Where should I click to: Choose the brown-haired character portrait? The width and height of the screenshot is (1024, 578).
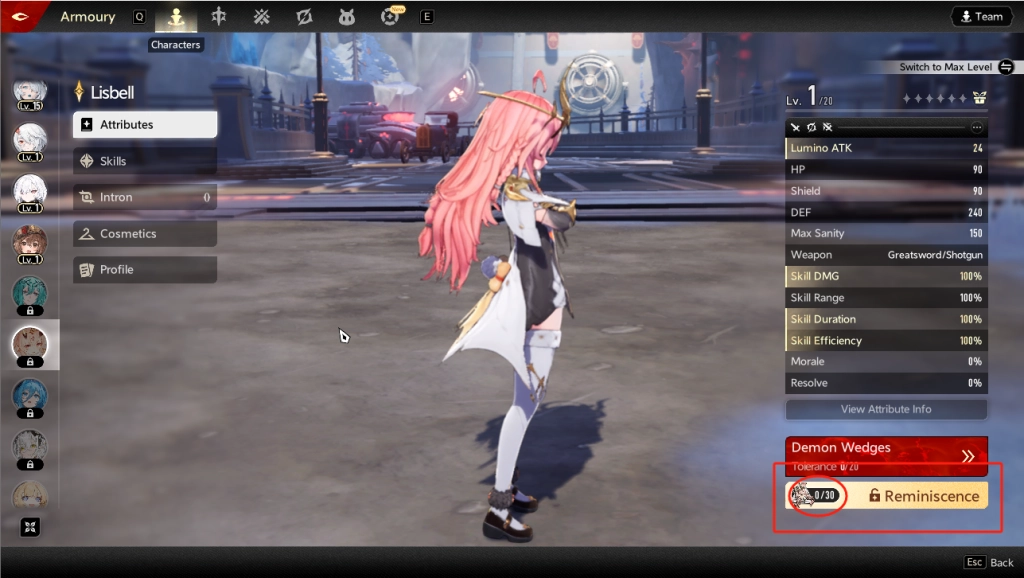[29, 243]
